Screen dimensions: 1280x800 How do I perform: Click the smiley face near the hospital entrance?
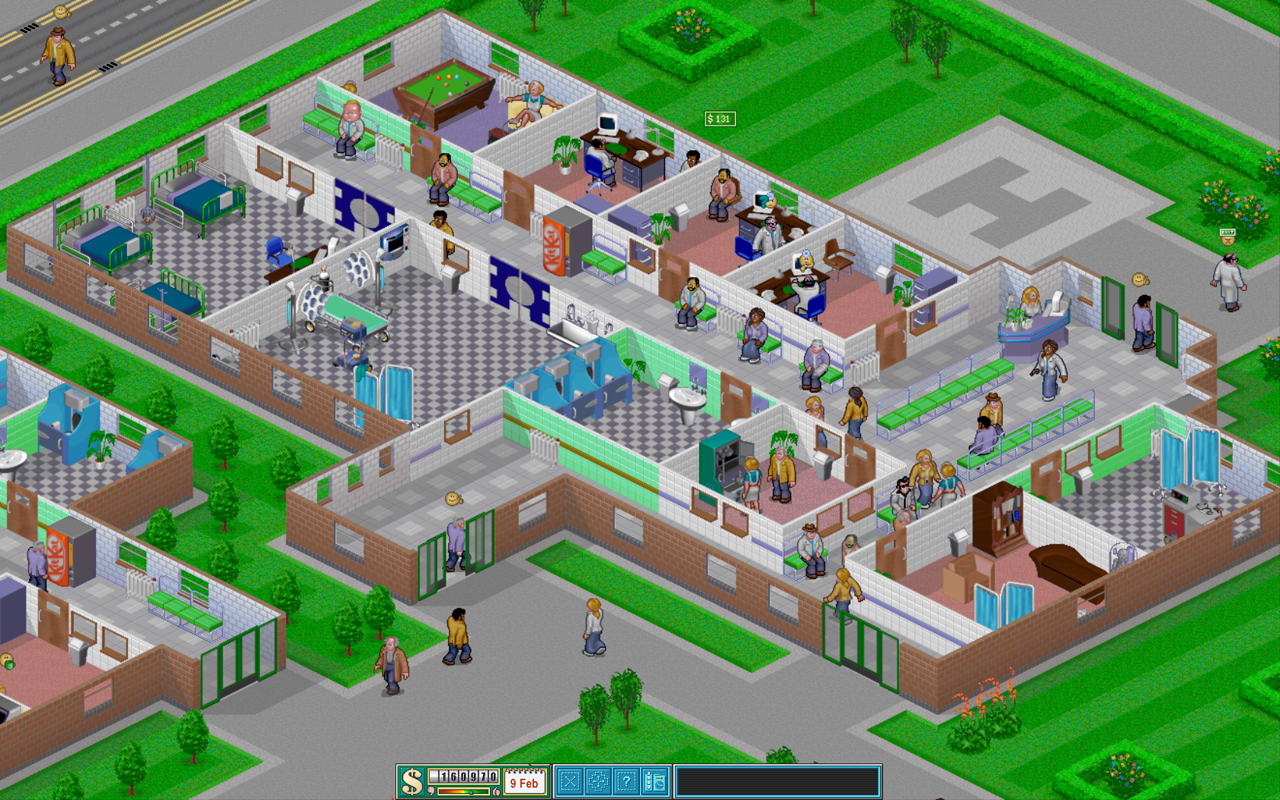(x=454, y=498)
